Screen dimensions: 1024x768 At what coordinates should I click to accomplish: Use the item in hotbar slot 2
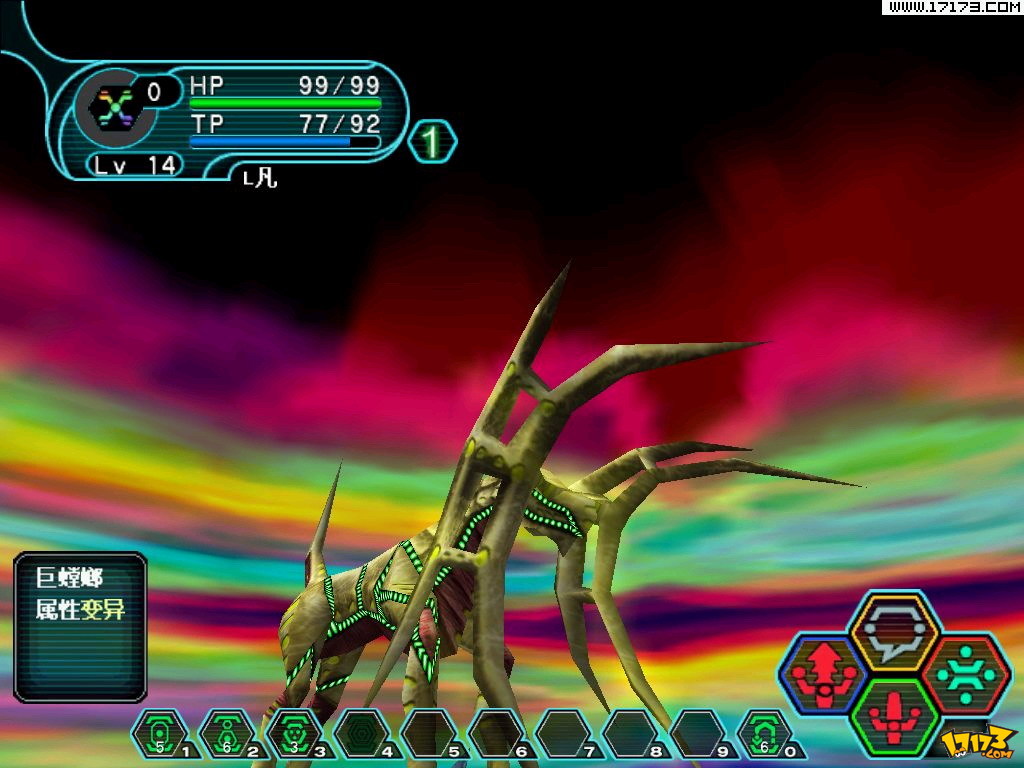[227, 735]
